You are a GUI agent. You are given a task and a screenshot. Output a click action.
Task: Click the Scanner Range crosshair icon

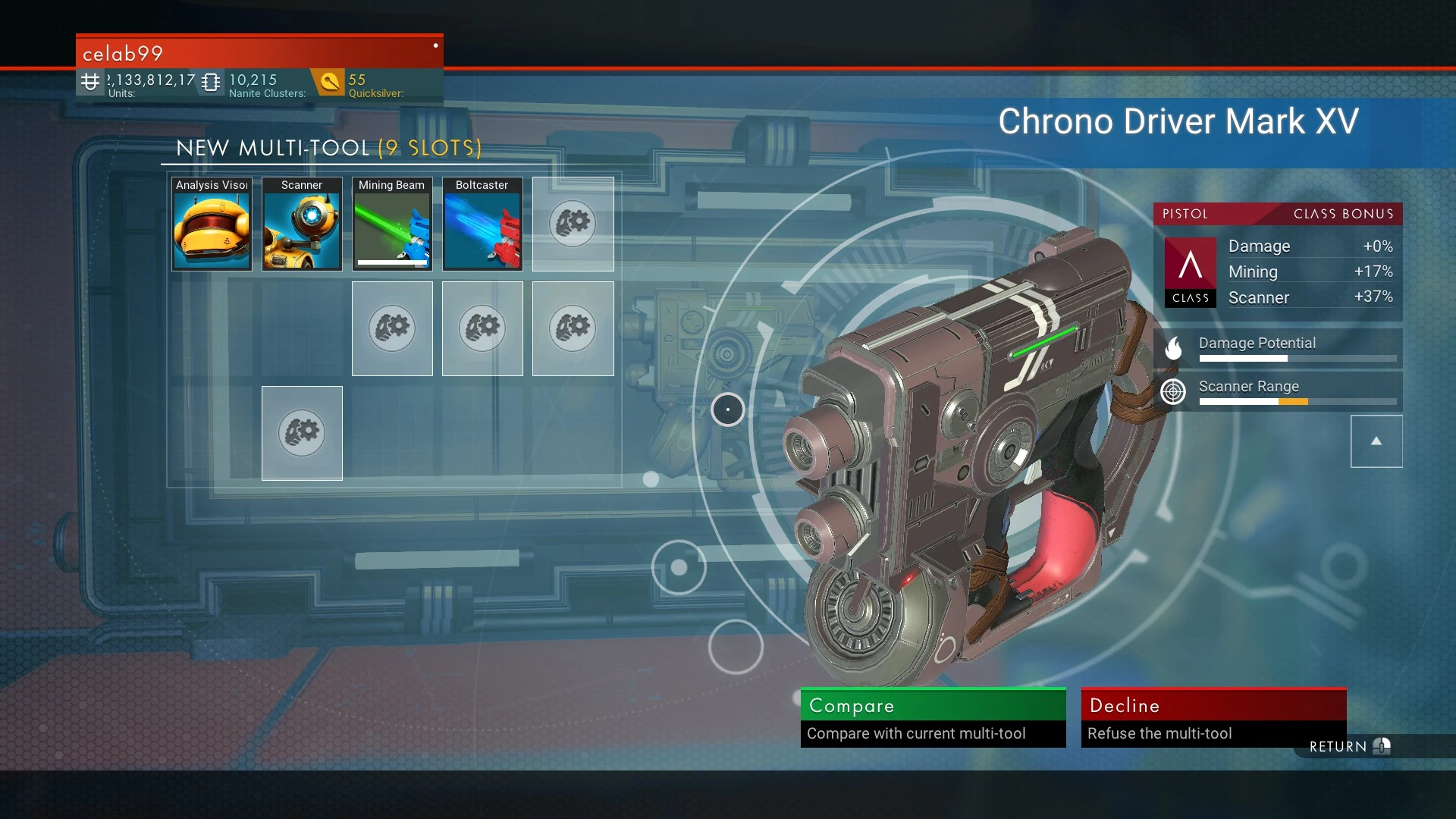1173,392
